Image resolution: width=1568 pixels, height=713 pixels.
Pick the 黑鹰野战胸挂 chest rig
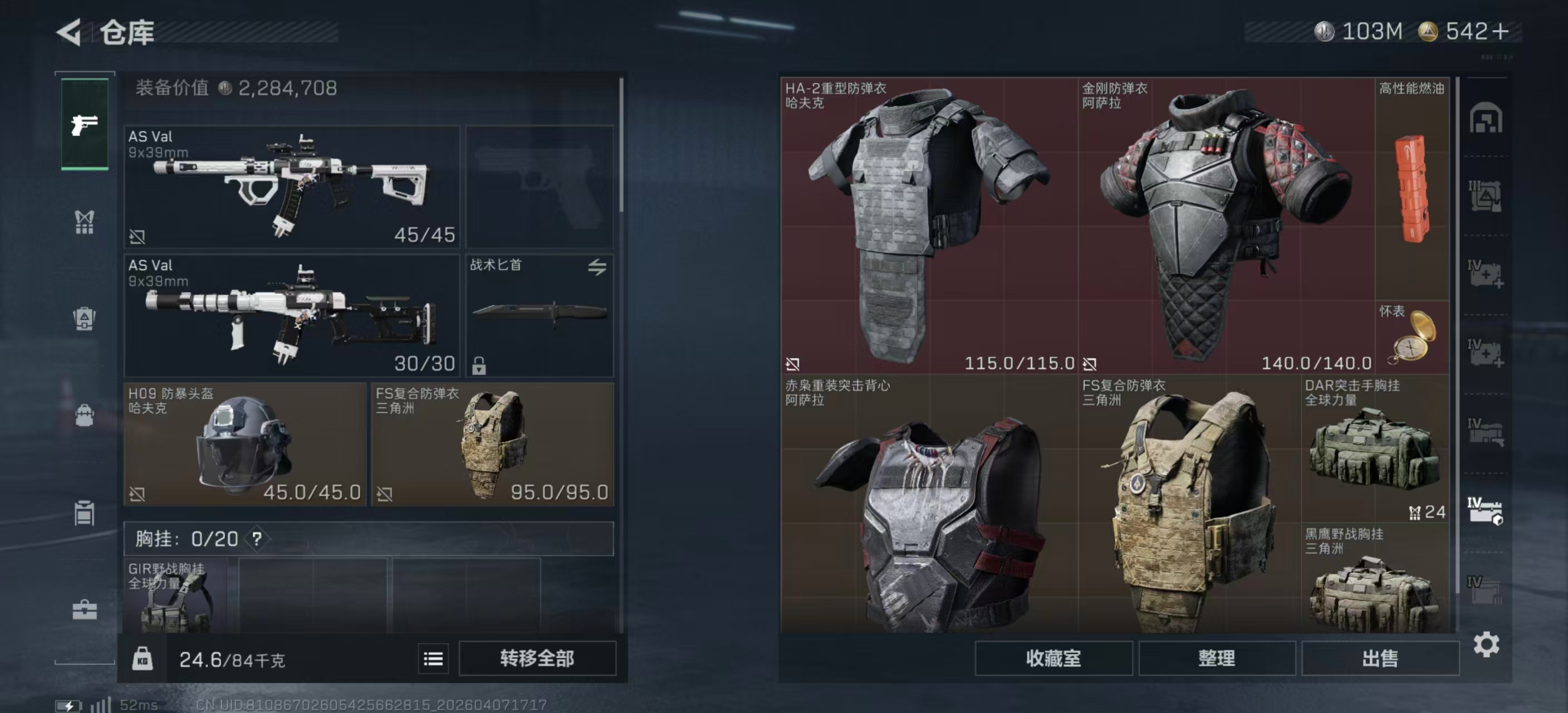click(1374, 582)
